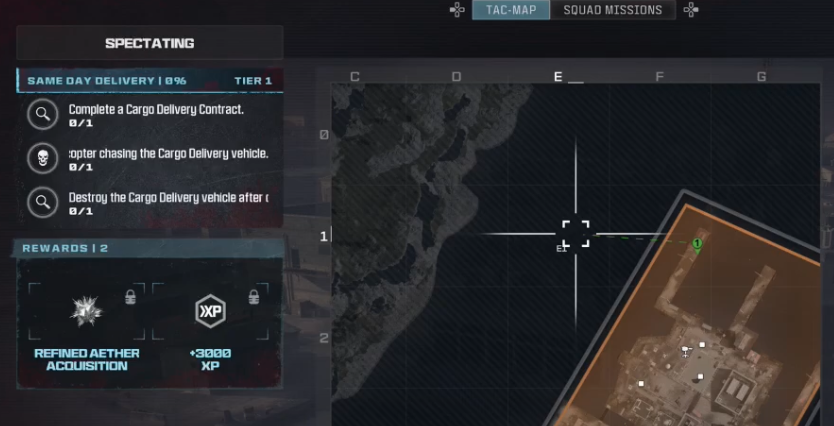This screenshot has height=426, width=834.
Task: Select the Same Day Delivery mission header
Action: point(149,80)
